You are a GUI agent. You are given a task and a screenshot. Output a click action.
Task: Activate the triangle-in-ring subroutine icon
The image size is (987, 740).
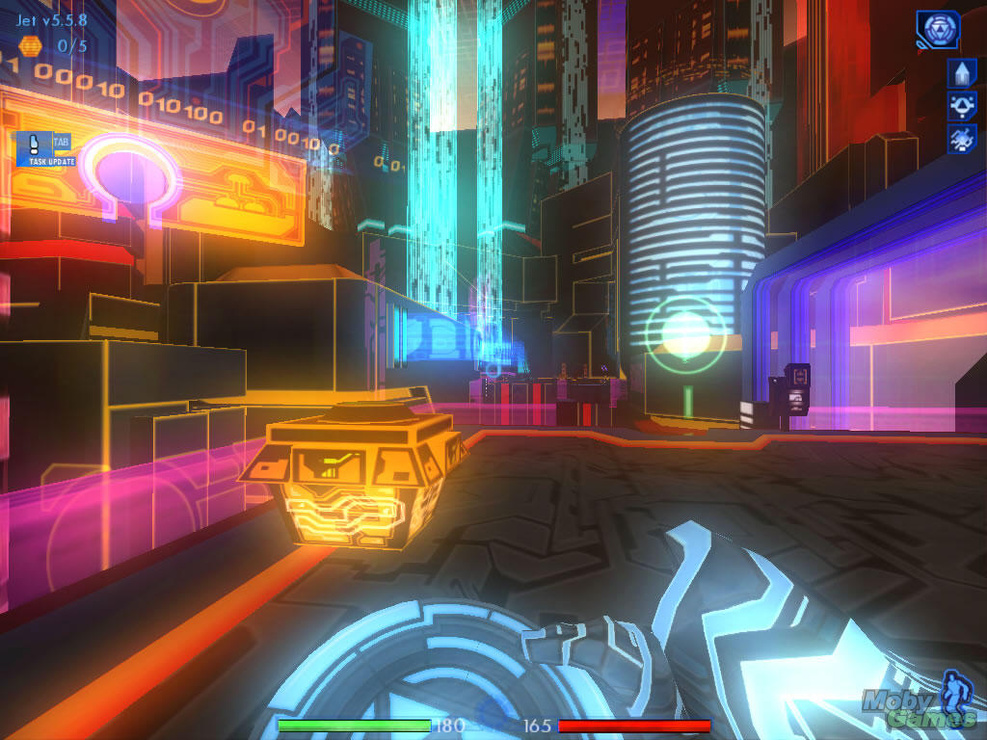click(962, 106)
